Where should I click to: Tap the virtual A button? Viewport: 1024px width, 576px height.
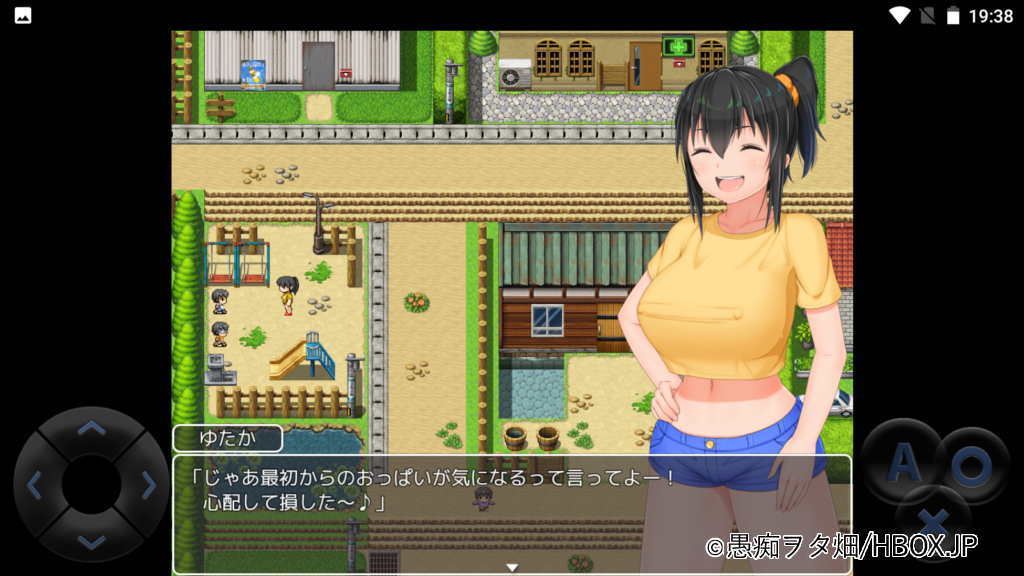(903, 462)
